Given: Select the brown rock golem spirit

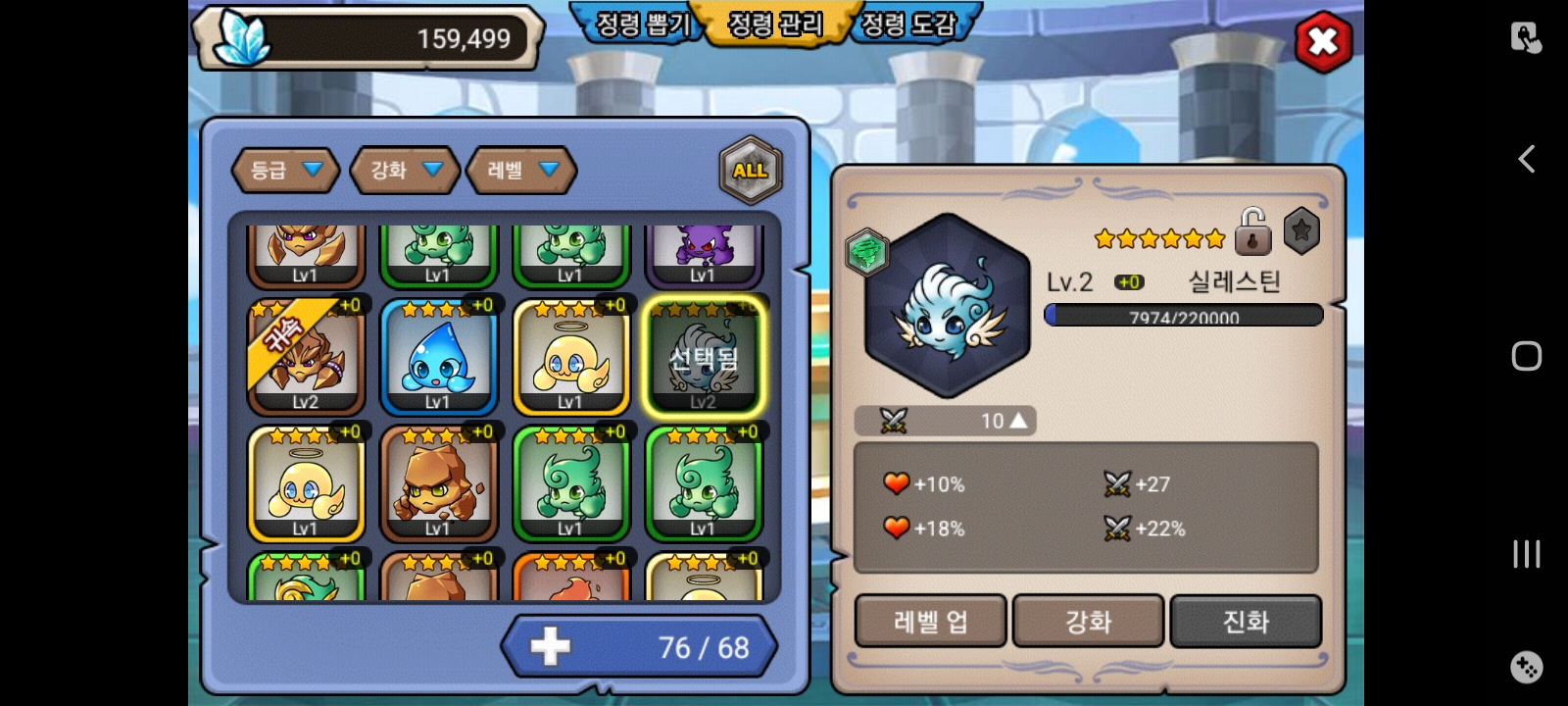Looking at the screenshot, I should pos(438,484).
